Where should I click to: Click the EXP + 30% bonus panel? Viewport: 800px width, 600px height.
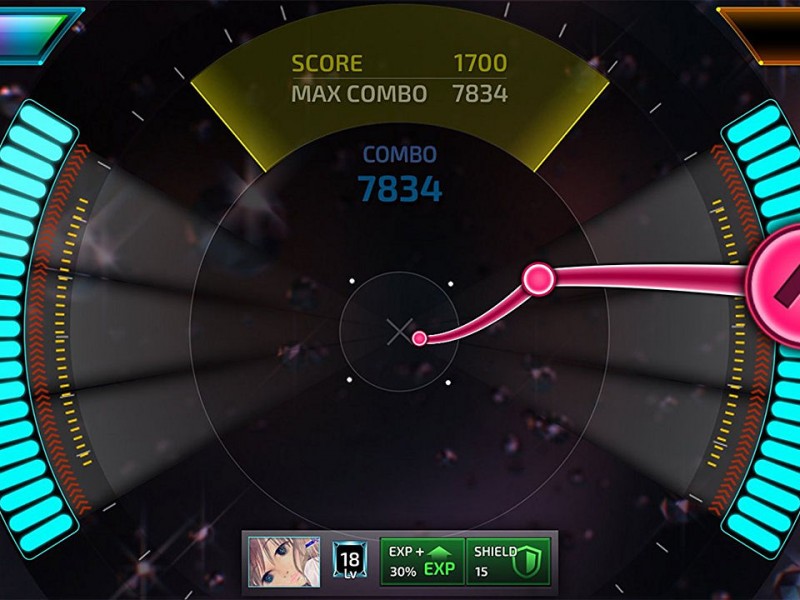point(421,561)
